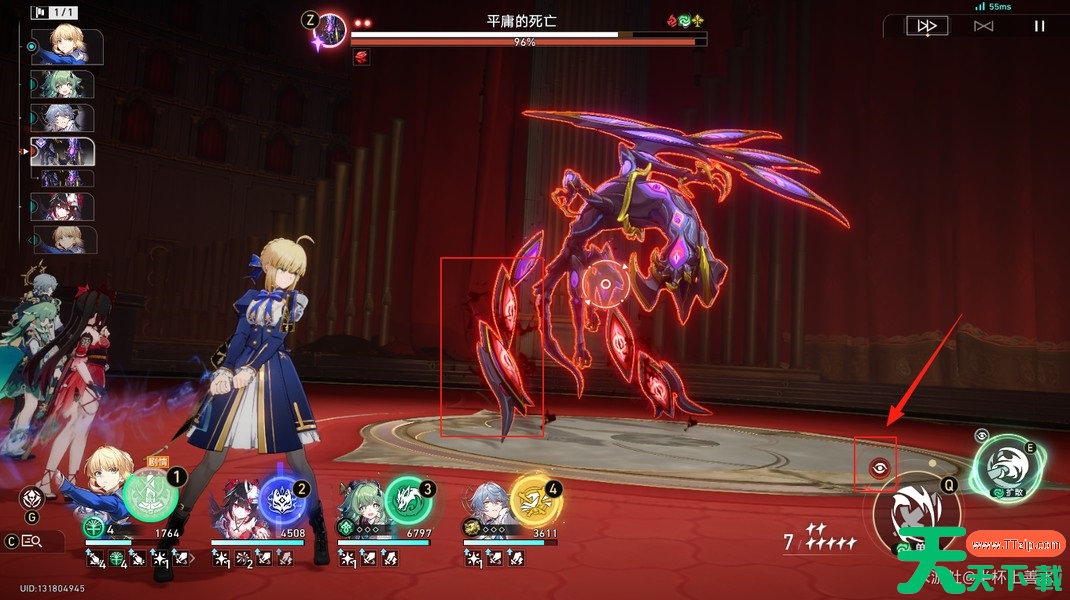Screen dimensions: 1070x600
Task: Toggle the double-speed fast-forward button
Action: point(927,26)
